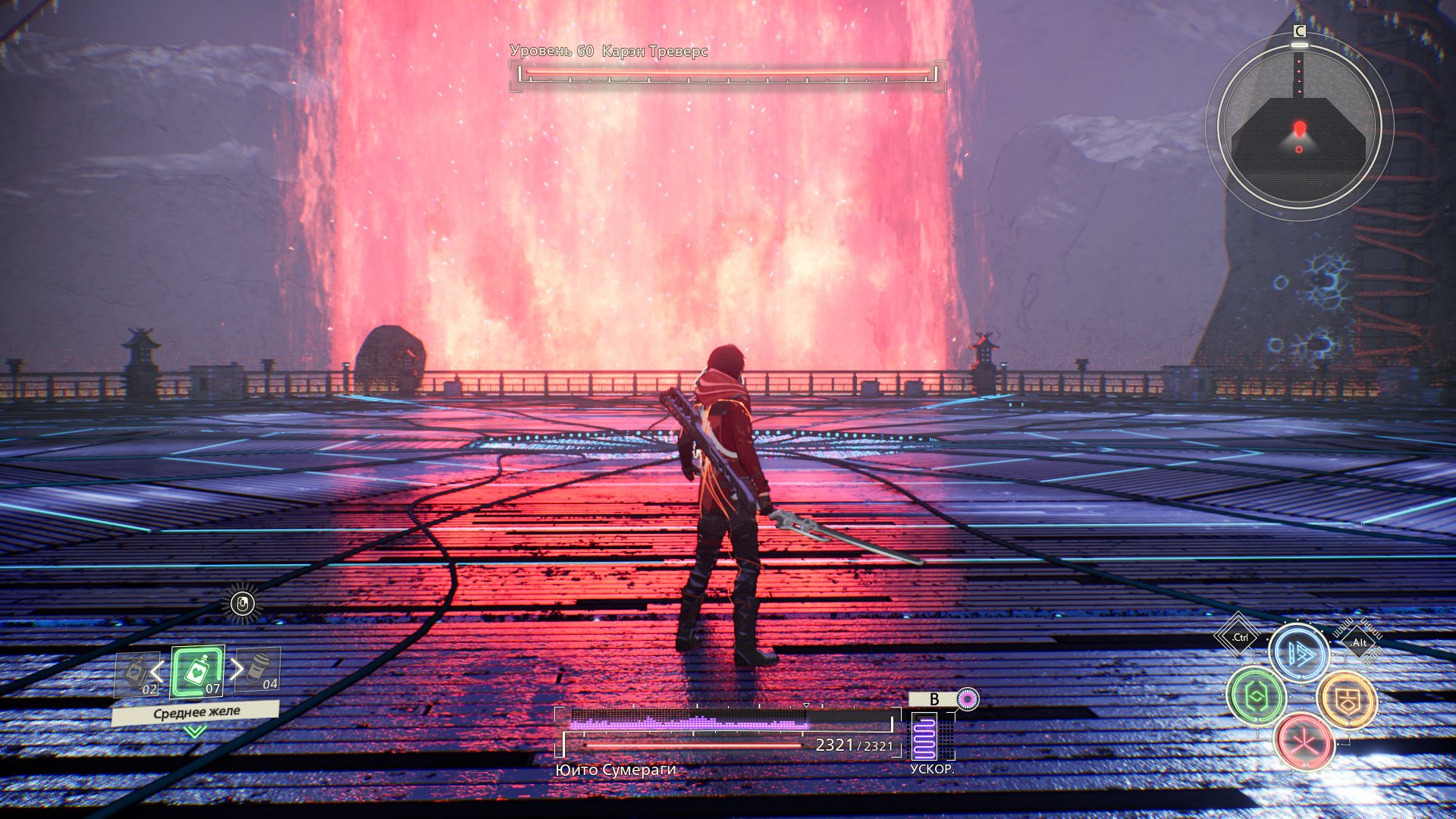Cycle items with the left arrow
This screenshot has width=1456, height=819.
[x=158, y=671]
